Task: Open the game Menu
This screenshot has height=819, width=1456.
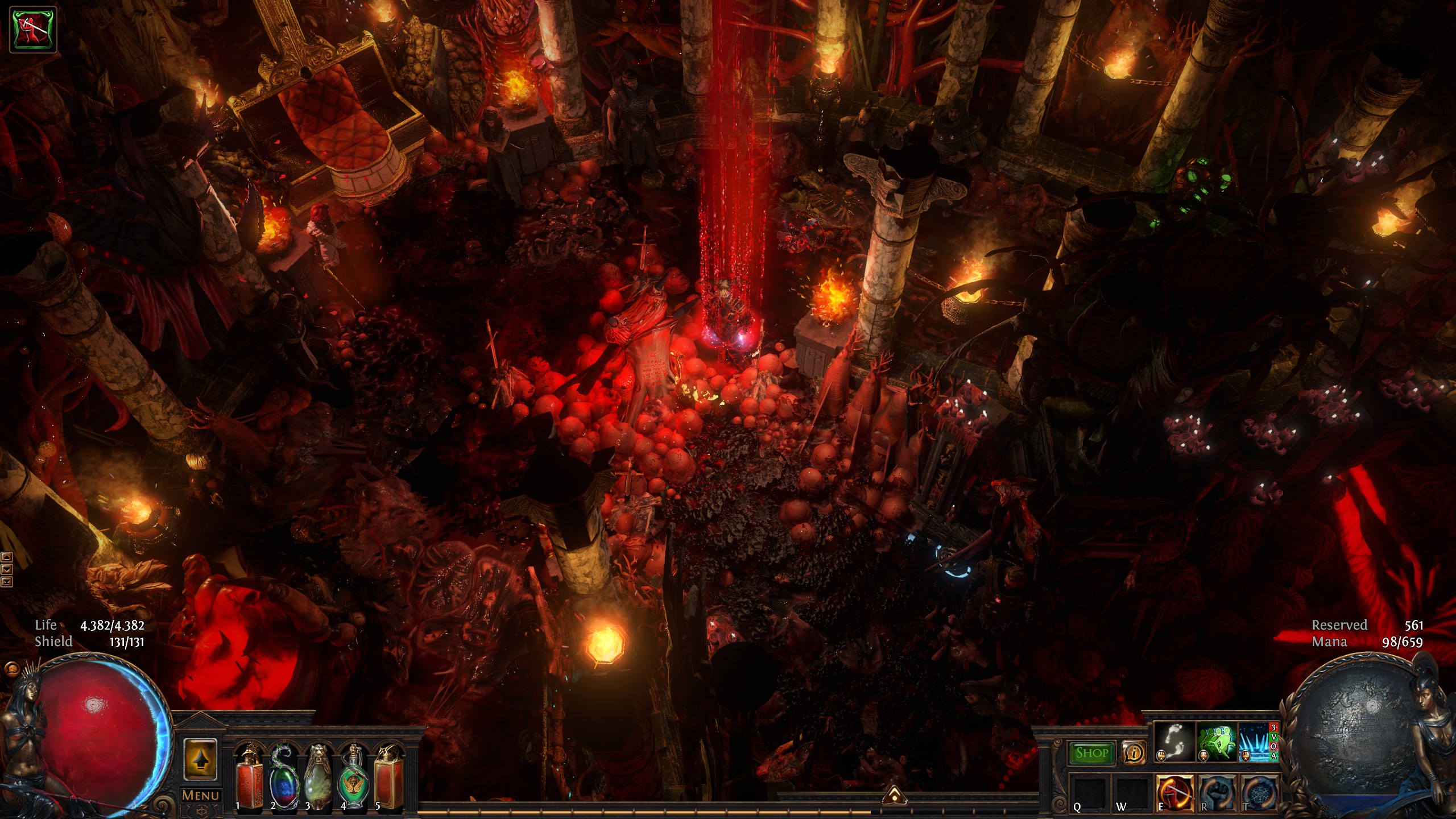Action: coord(200,795)
